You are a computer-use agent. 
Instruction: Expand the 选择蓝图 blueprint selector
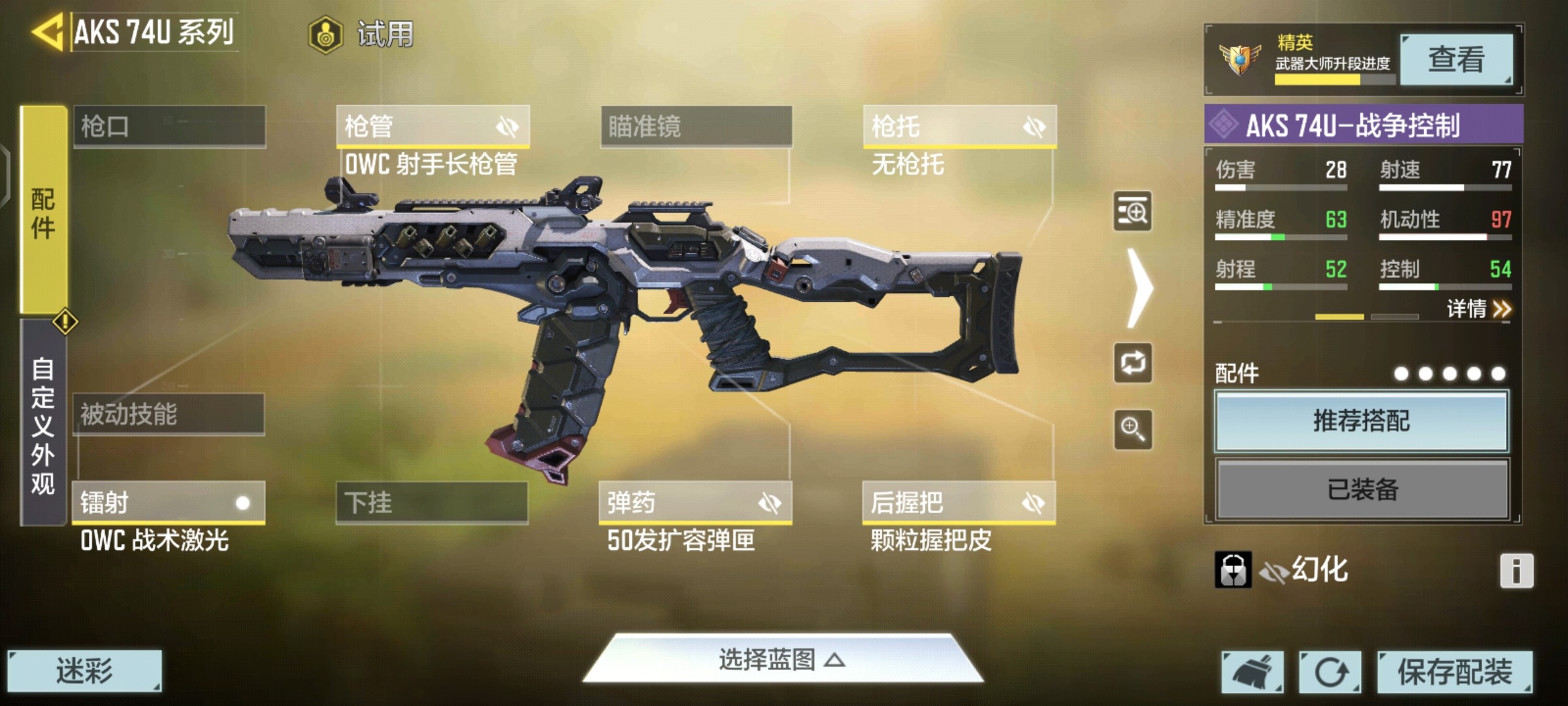point(782,660)
